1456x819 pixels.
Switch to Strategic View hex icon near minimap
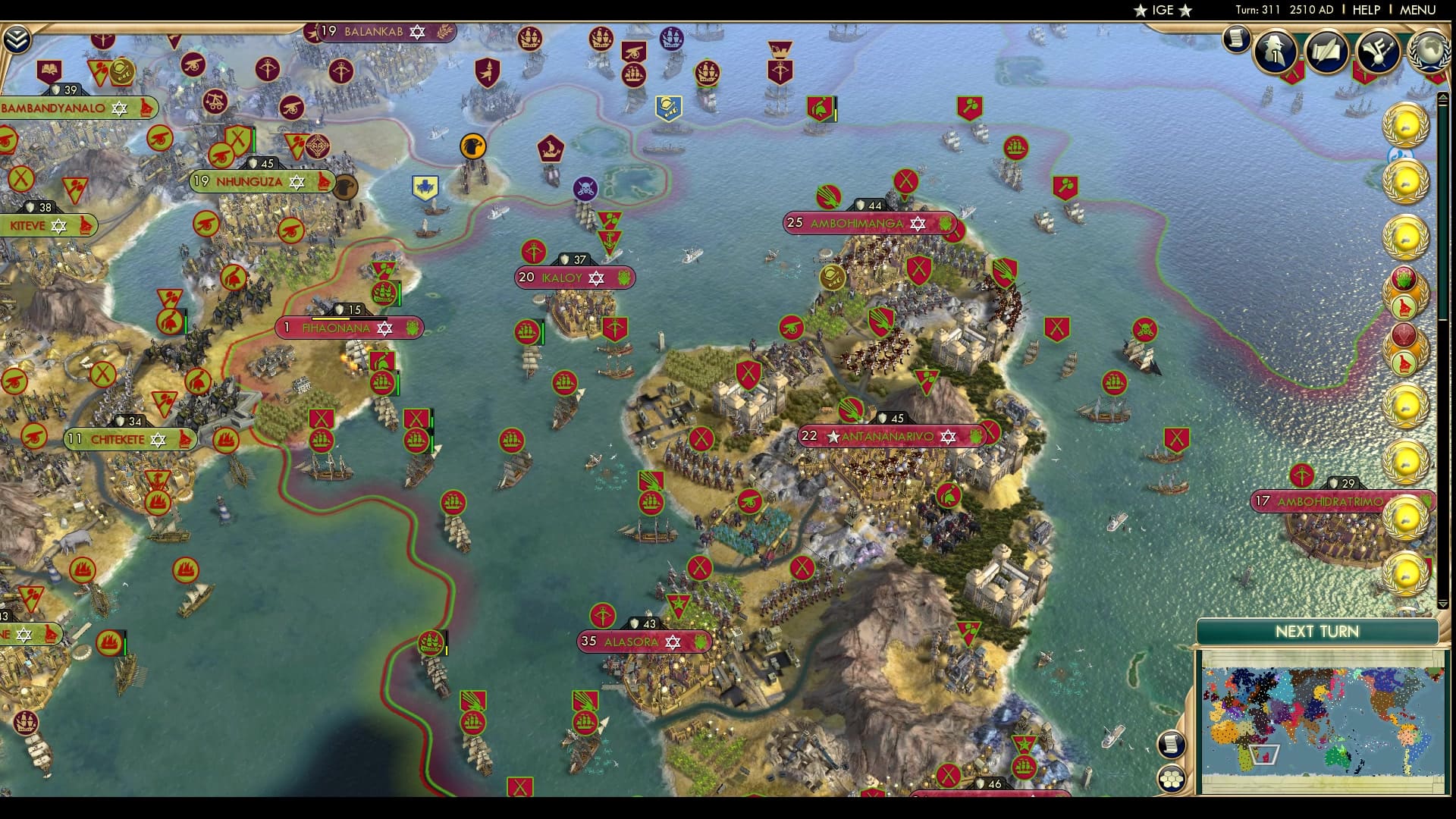tap(1172, 777)
